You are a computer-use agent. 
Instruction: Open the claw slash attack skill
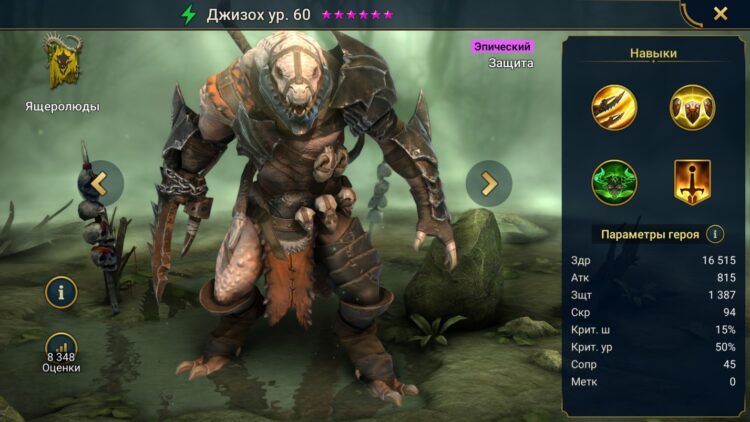coord(614,108)
